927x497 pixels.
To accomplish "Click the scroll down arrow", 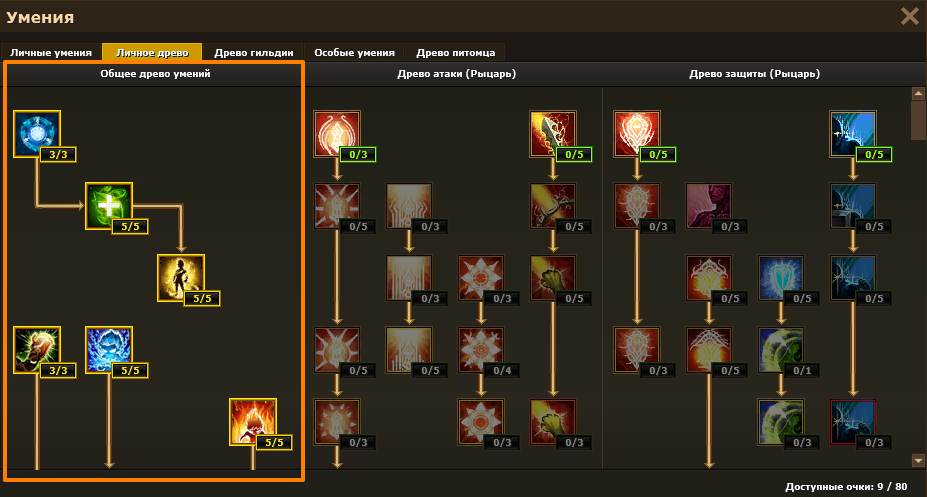I will 918,460.
